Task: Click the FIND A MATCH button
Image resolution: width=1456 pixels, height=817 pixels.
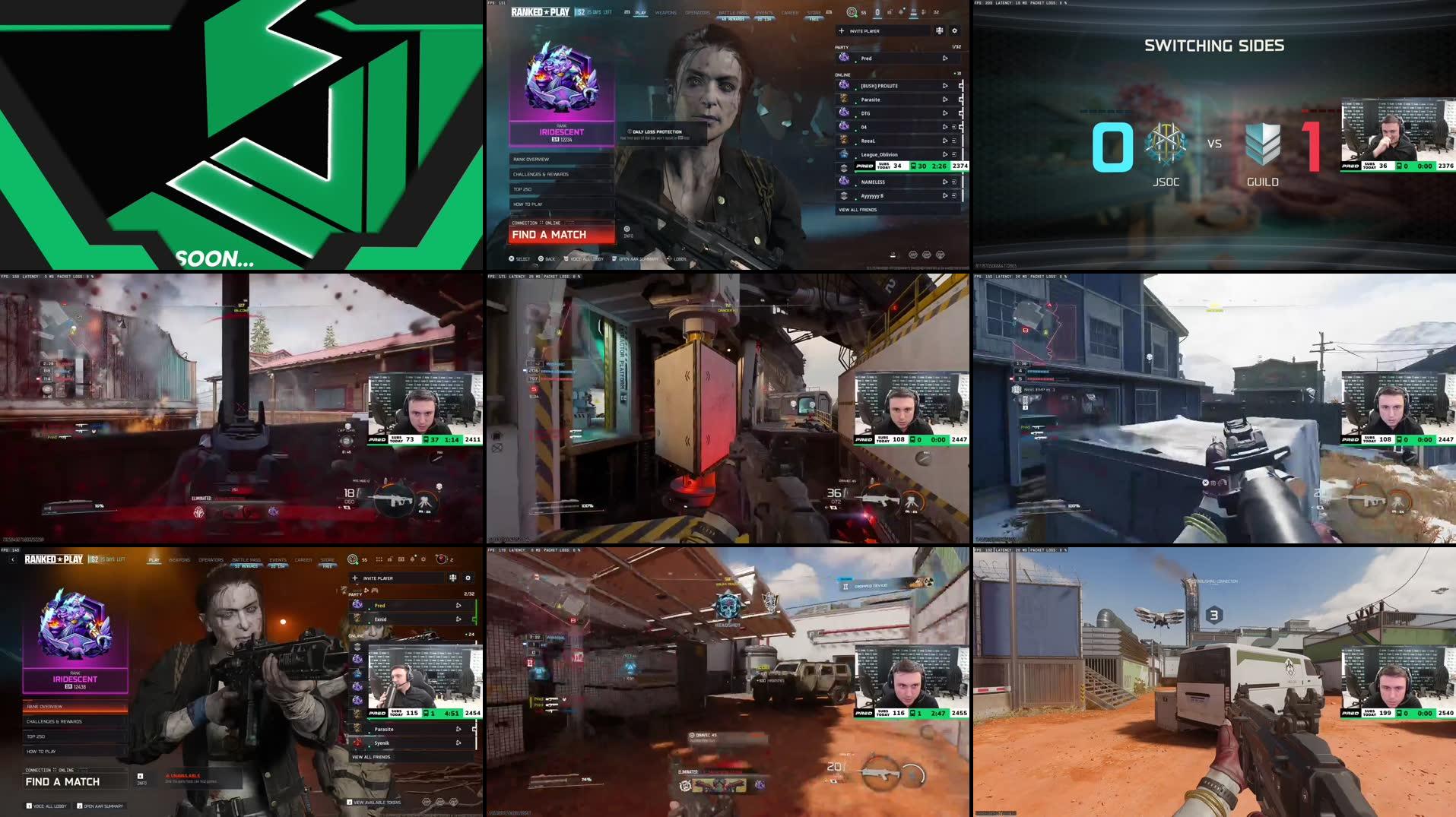Action: (x=549, y=235)
